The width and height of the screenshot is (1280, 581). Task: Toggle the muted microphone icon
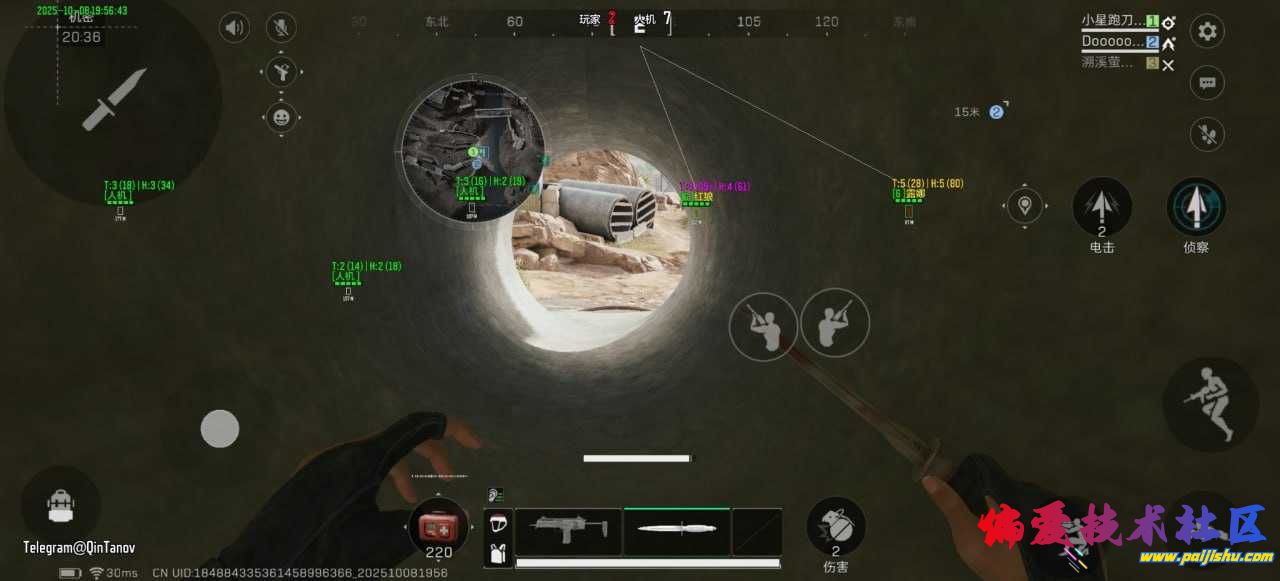coord(281,27)
